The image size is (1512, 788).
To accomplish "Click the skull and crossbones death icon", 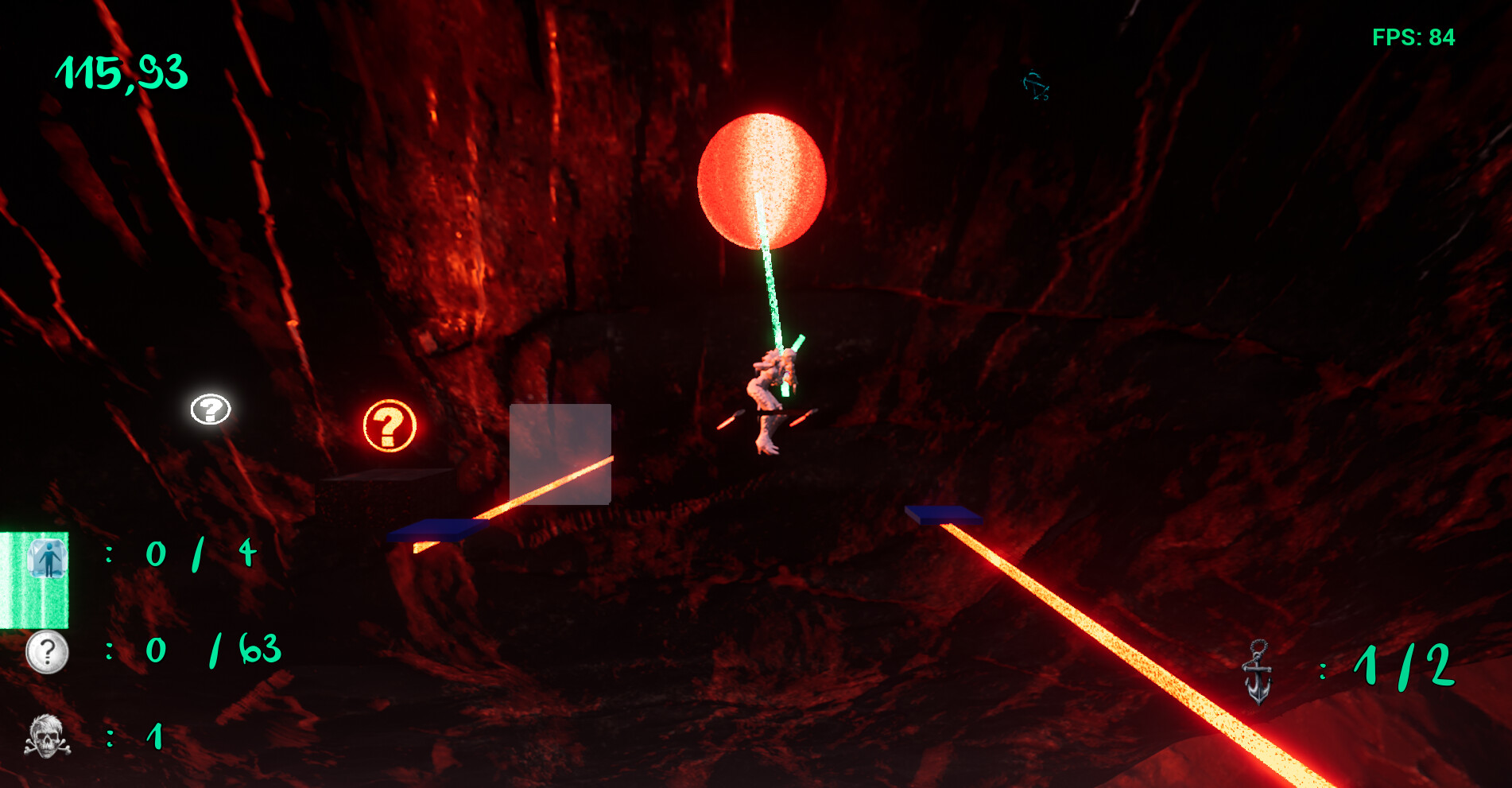I will tap(45, 736).
